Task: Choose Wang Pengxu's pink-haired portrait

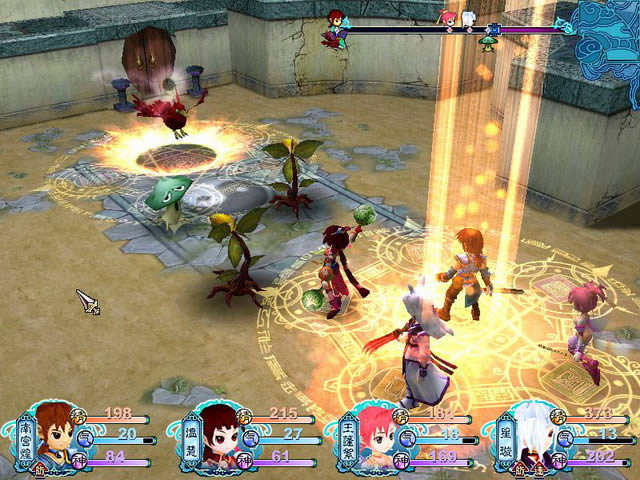Action: pos(371,440)
